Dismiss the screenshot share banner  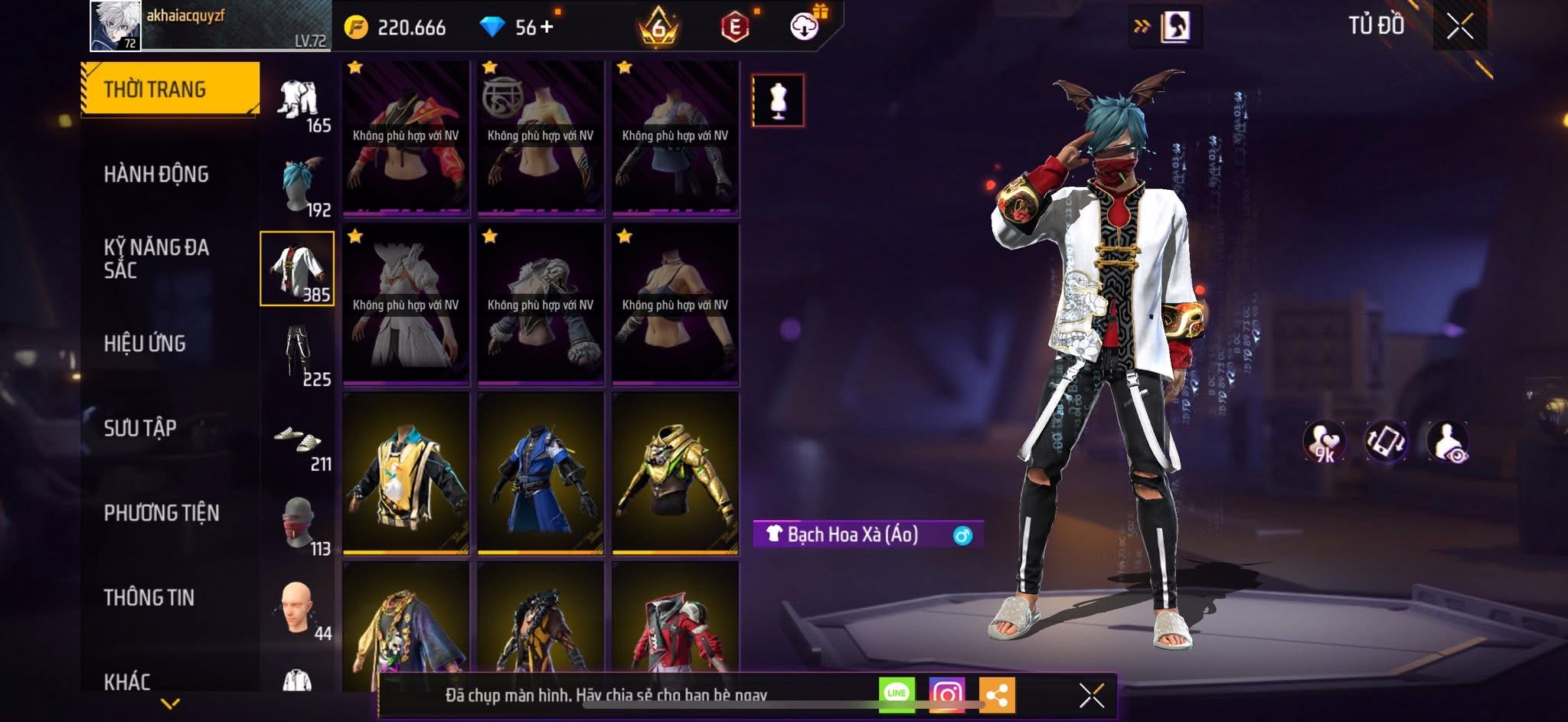pyautogui.click(x=1091, y=695)
